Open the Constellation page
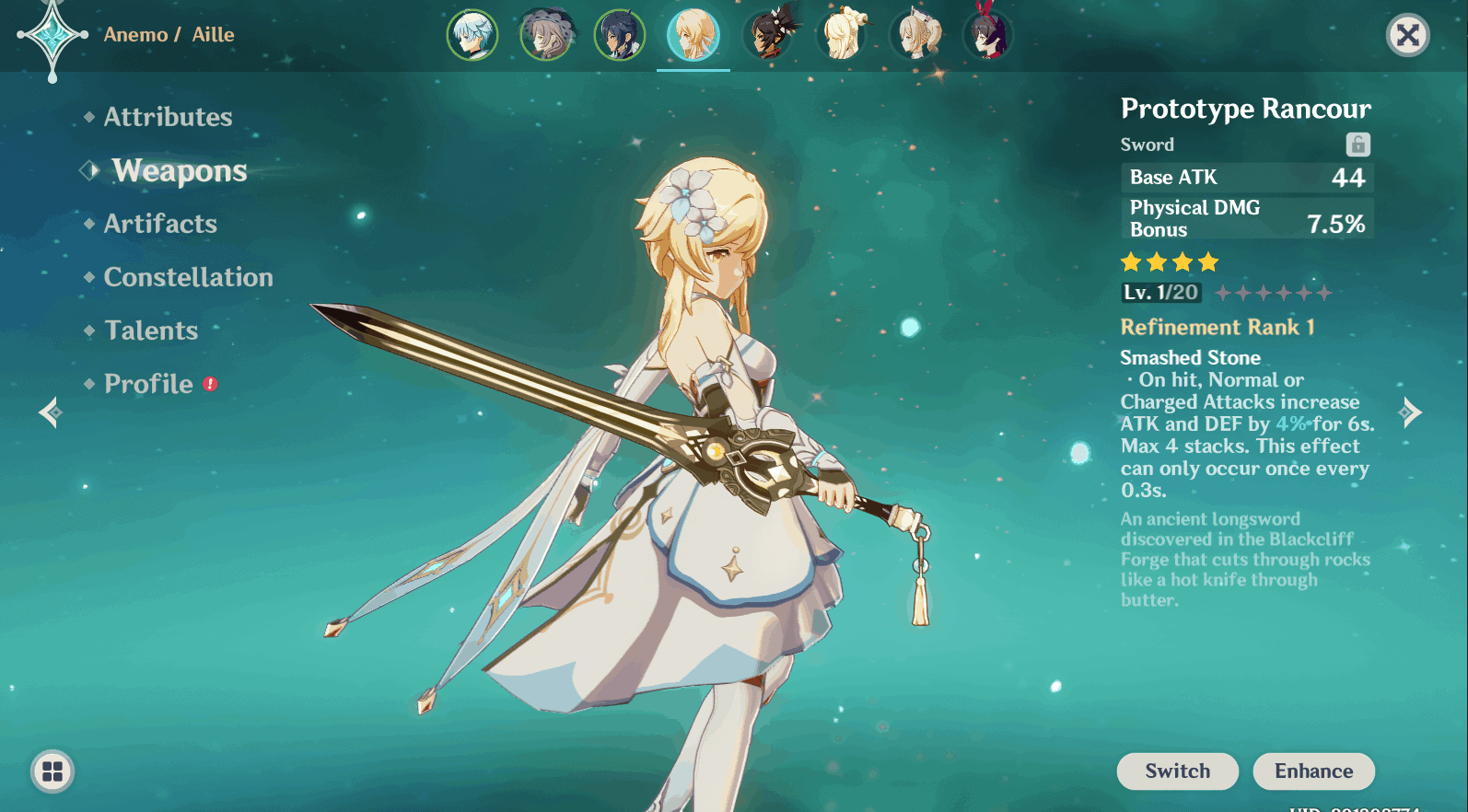 (188, 277)
